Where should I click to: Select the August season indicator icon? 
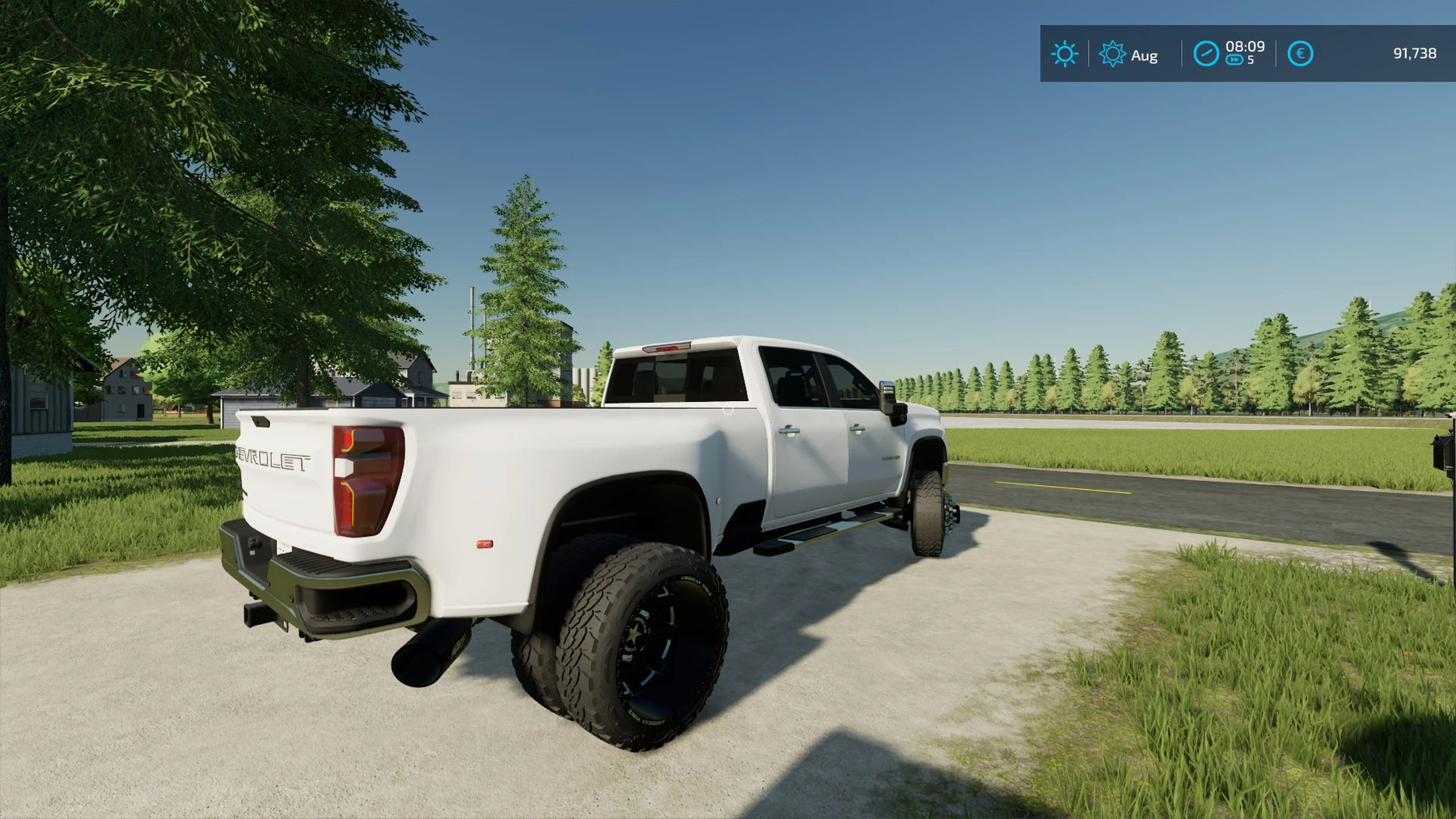click(x=1112, y=54)
